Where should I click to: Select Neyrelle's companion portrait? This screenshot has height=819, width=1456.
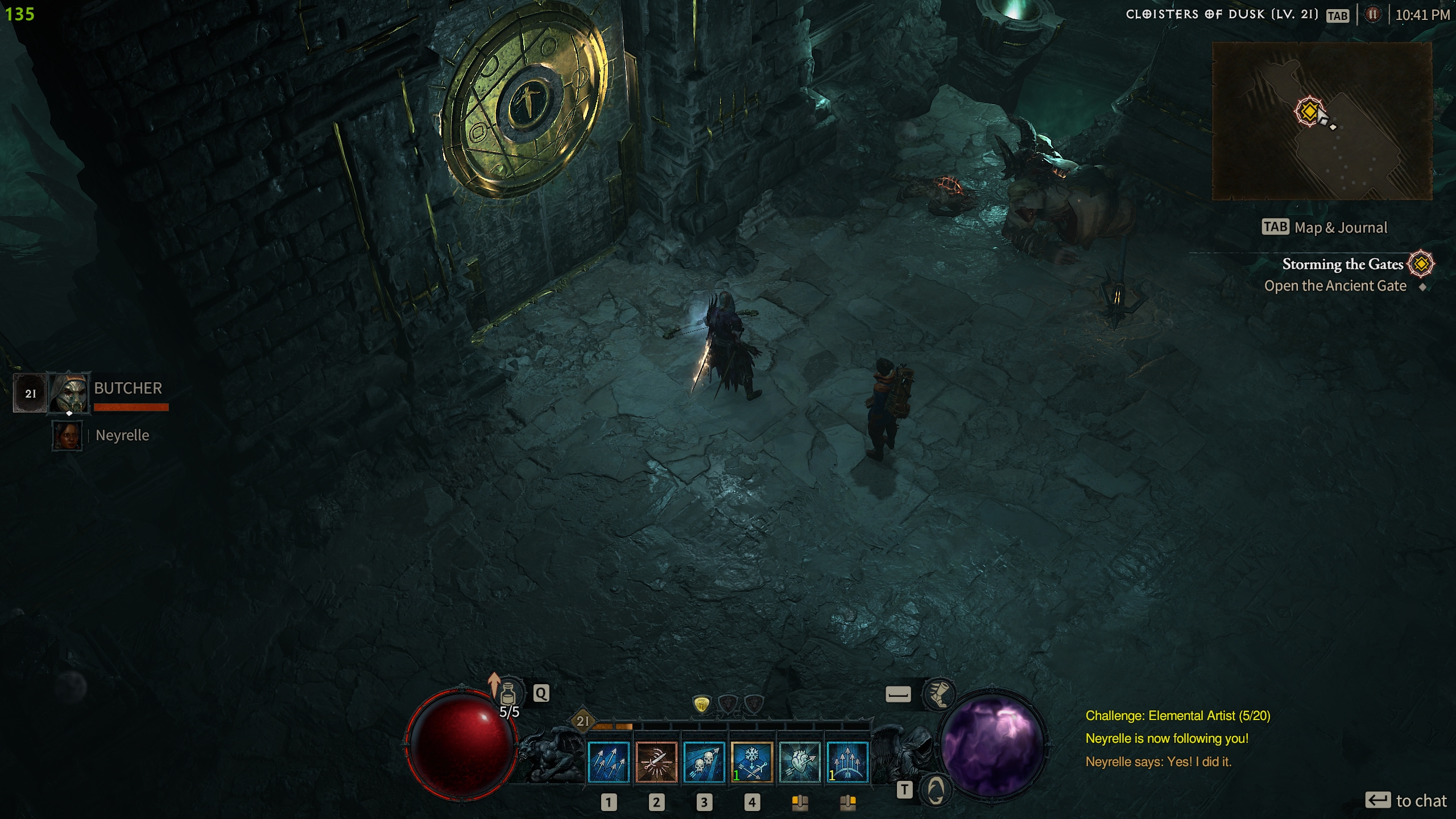coord(67,436)
